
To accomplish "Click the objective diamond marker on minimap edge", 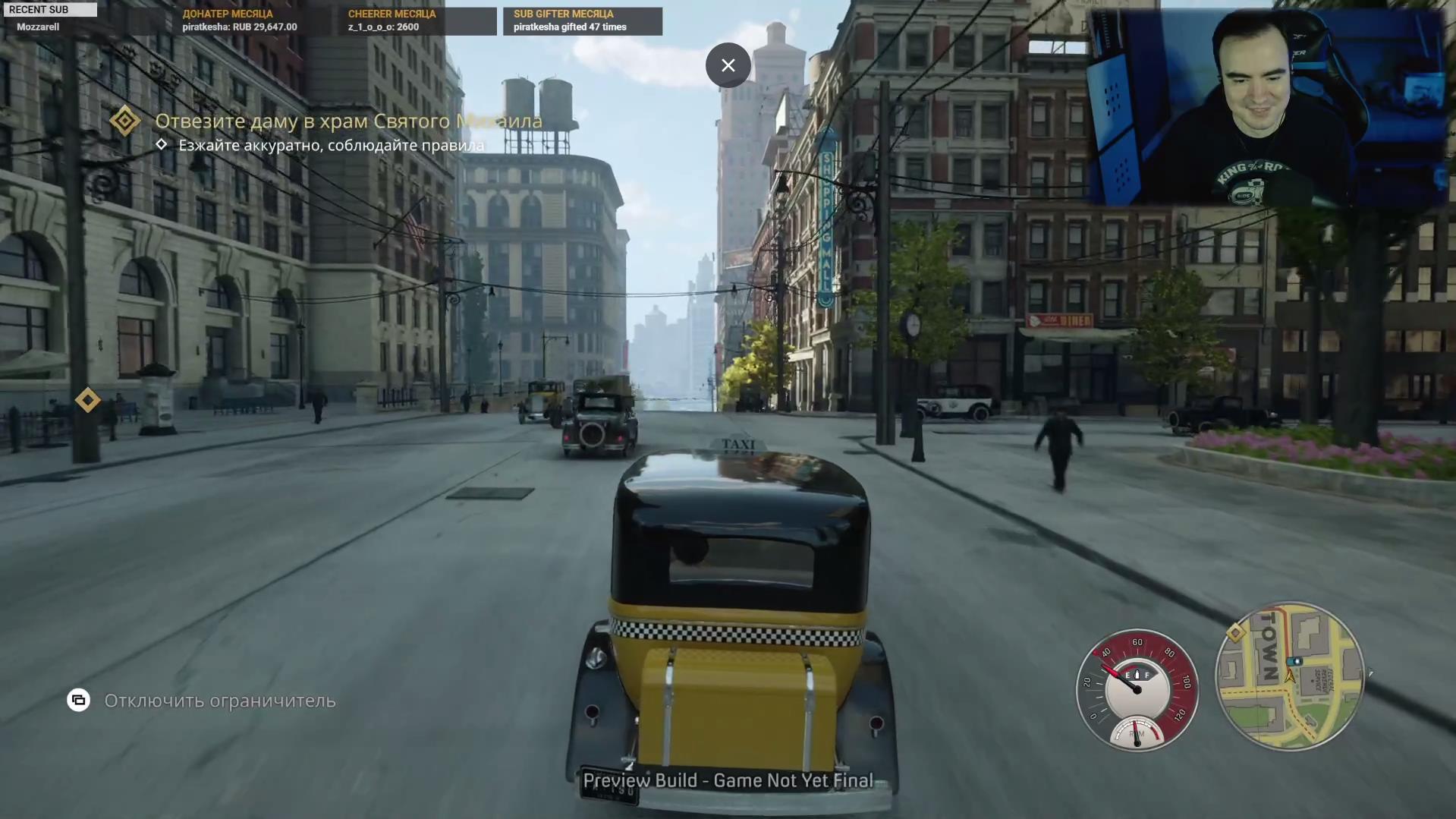I will pyautogui.click(x=1235, y=632).
